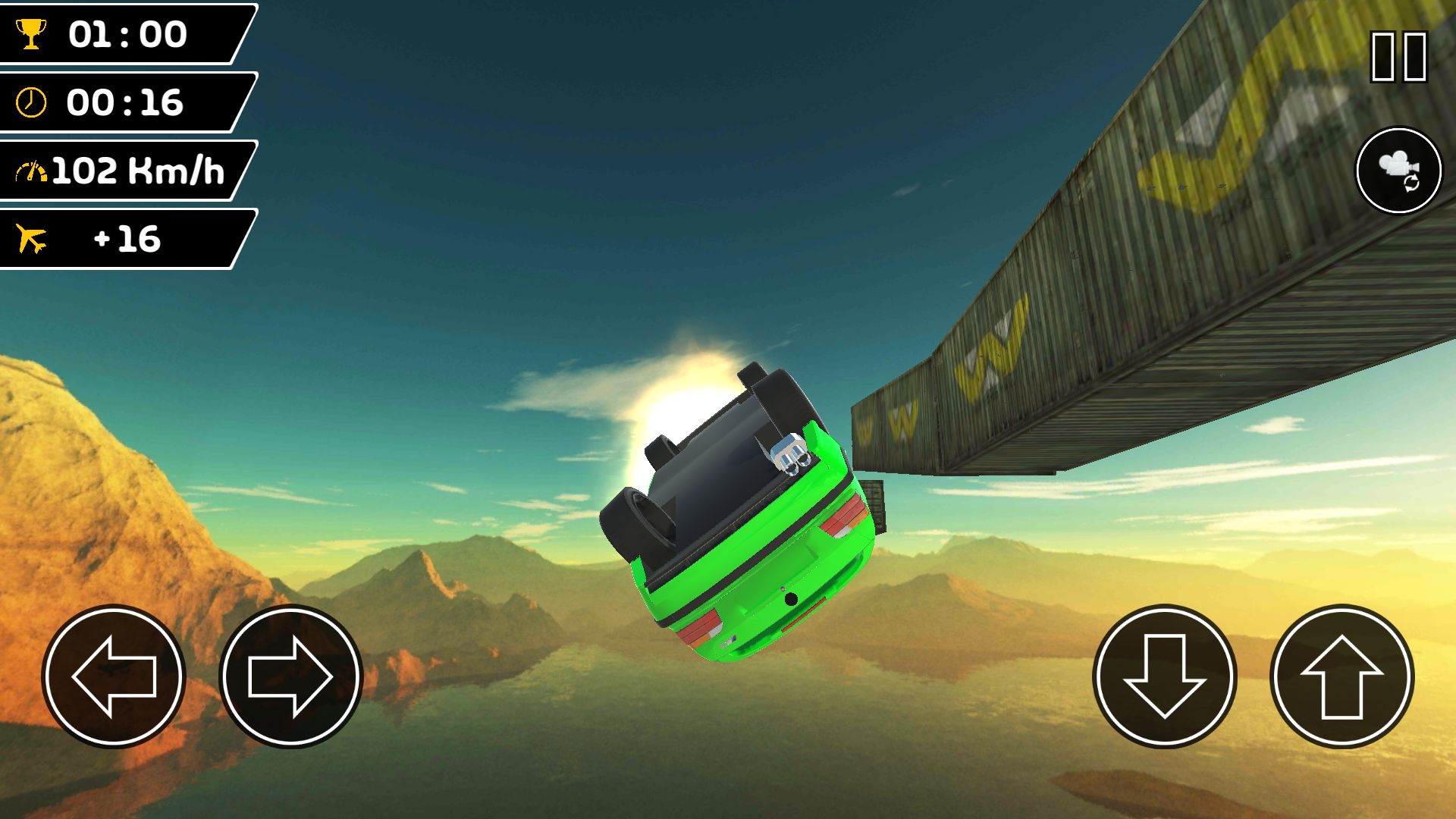Steer right with the right arrow
1456x819 pixels.
291,676
